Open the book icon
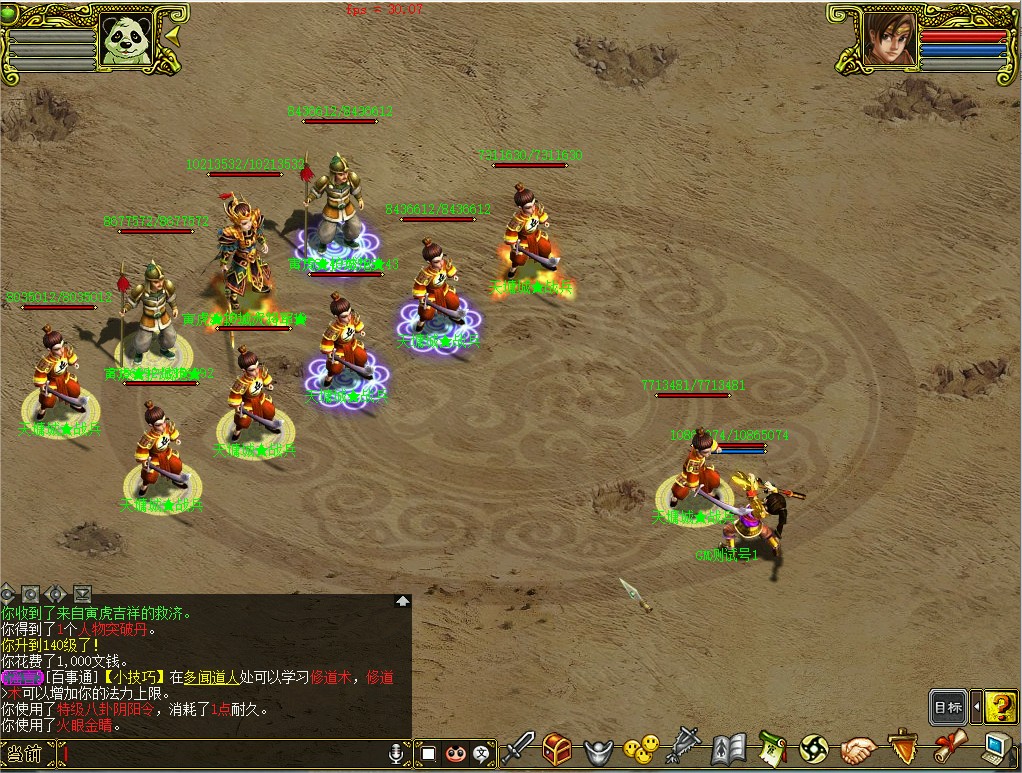The width and height of the screenshot is (1022, 773). click(729, 748)
